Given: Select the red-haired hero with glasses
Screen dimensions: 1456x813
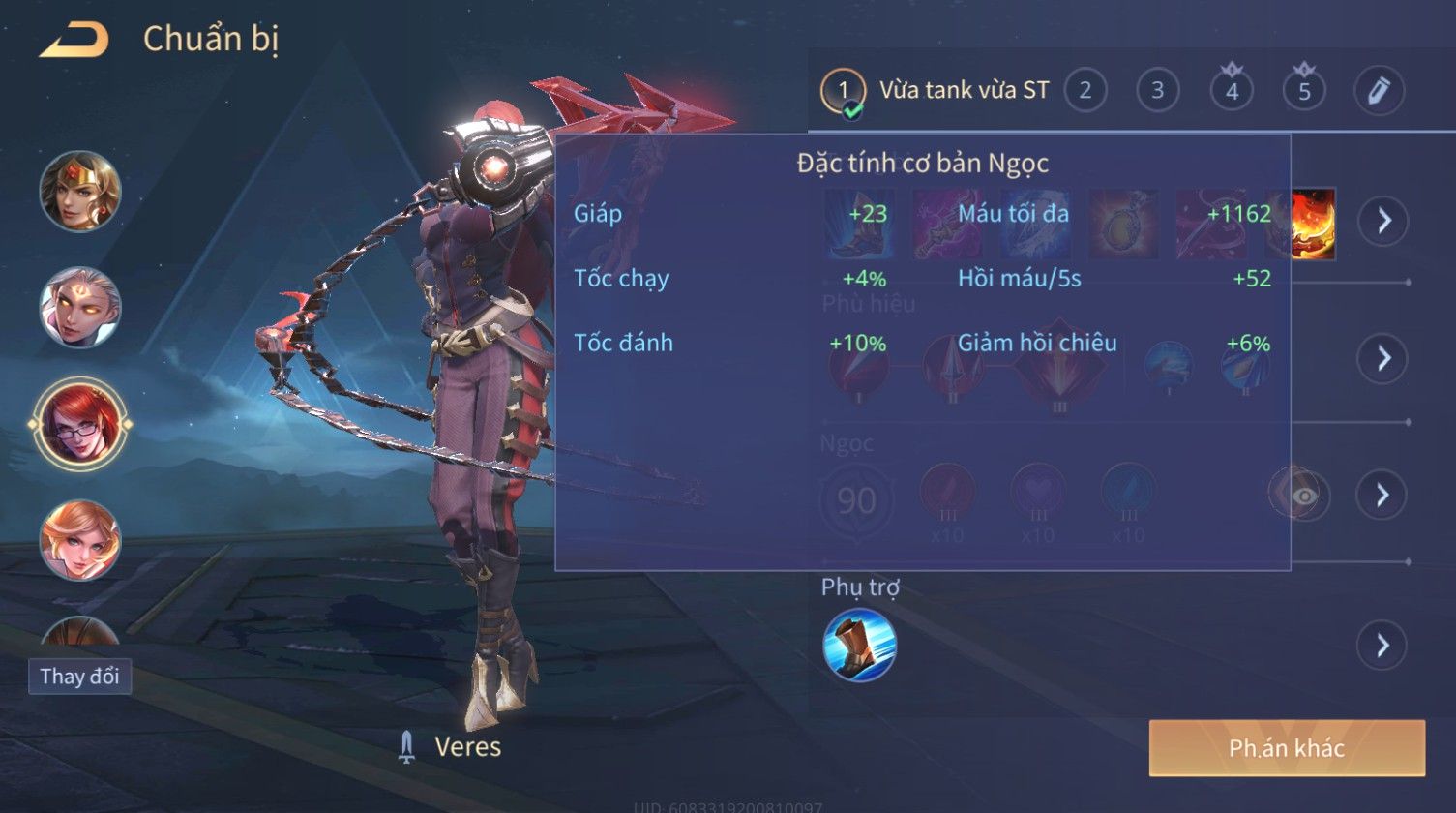Looking at the screenshot, I should [x=80, y=424].
